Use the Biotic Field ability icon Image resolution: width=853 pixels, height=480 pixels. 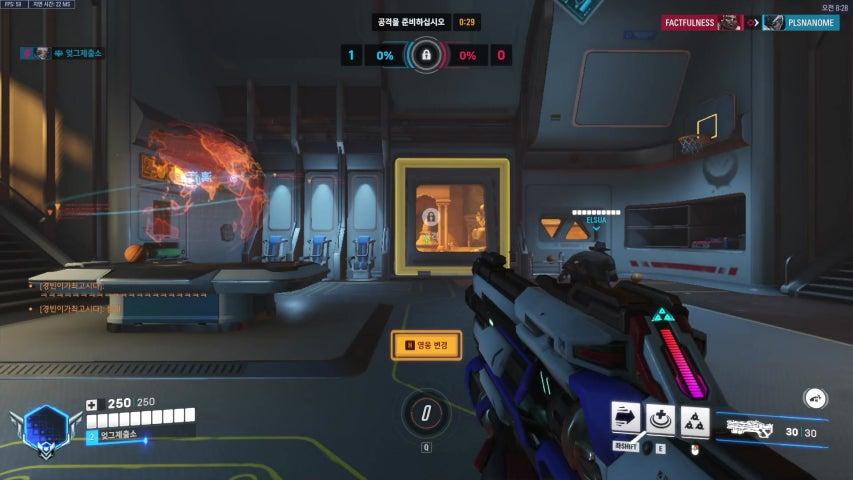point(661,420)
